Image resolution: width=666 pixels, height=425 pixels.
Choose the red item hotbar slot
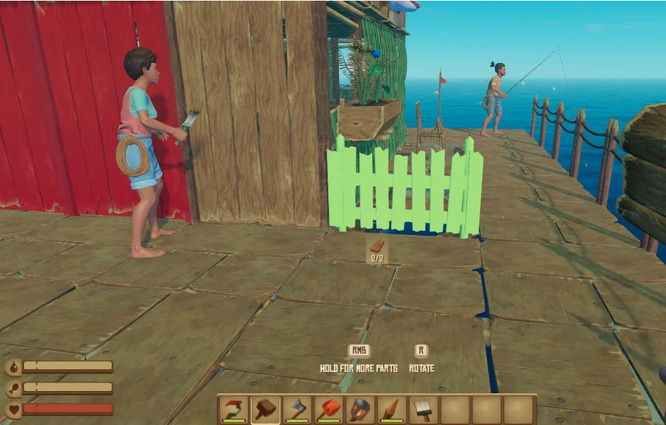pyautogui.click(x=328, y=409)
